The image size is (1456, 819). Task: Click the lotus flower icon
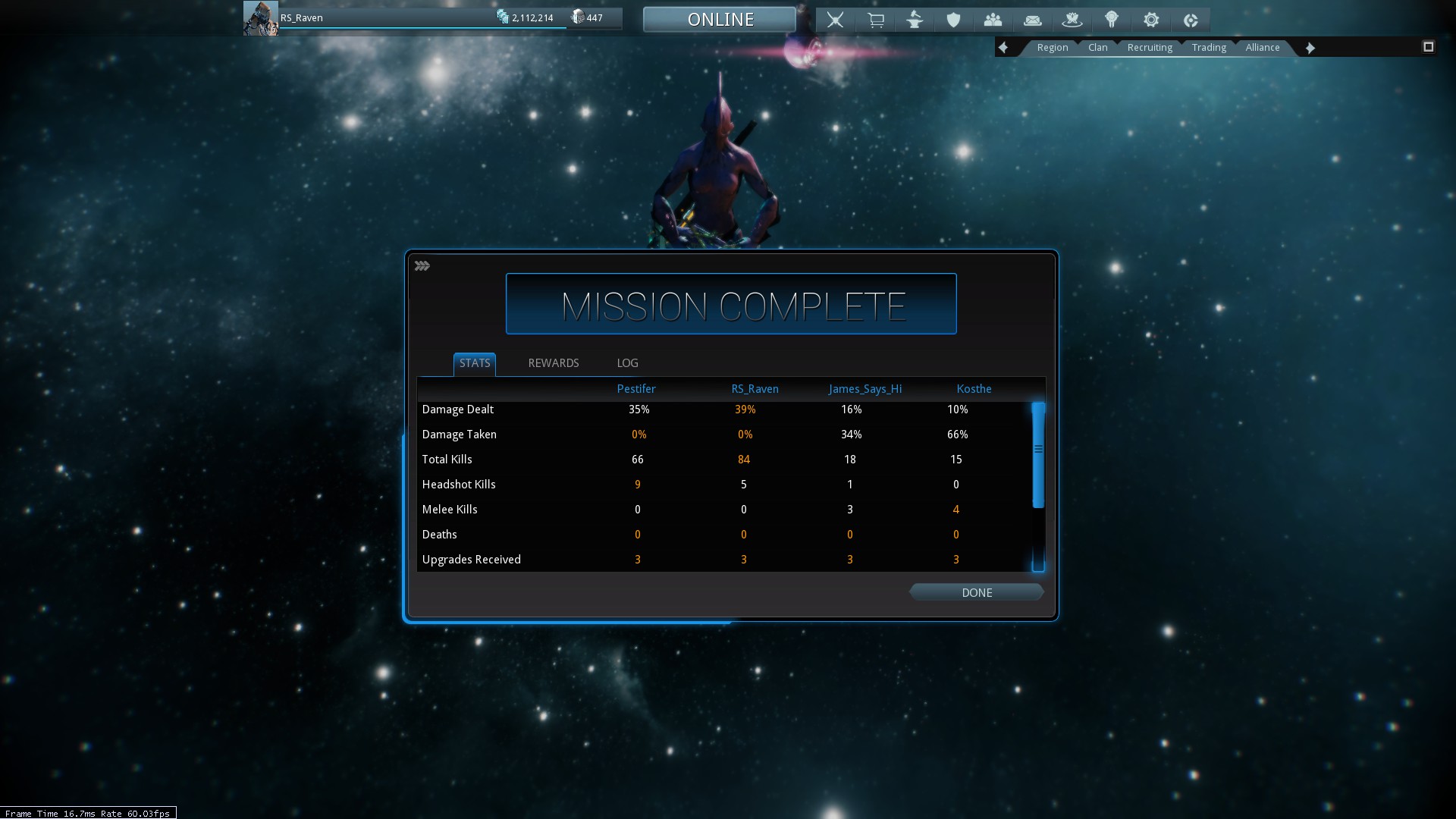pos(1072,20)
